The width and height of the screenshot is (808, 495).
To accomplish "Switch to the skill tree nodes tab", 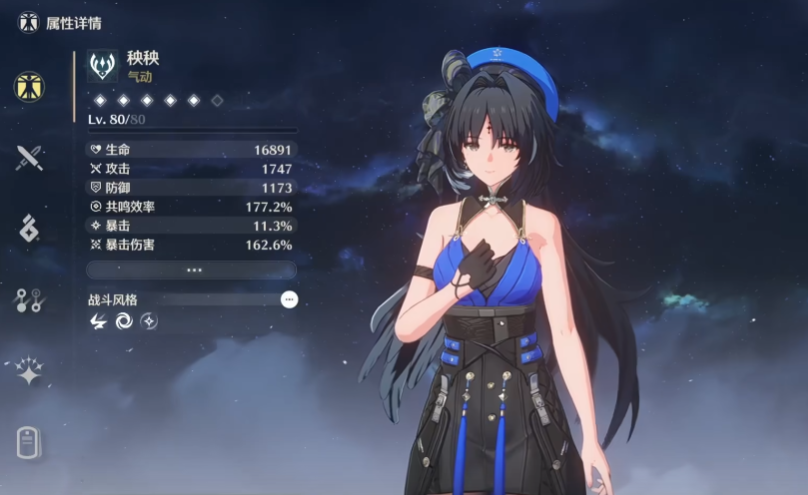I will pos(28,300).
